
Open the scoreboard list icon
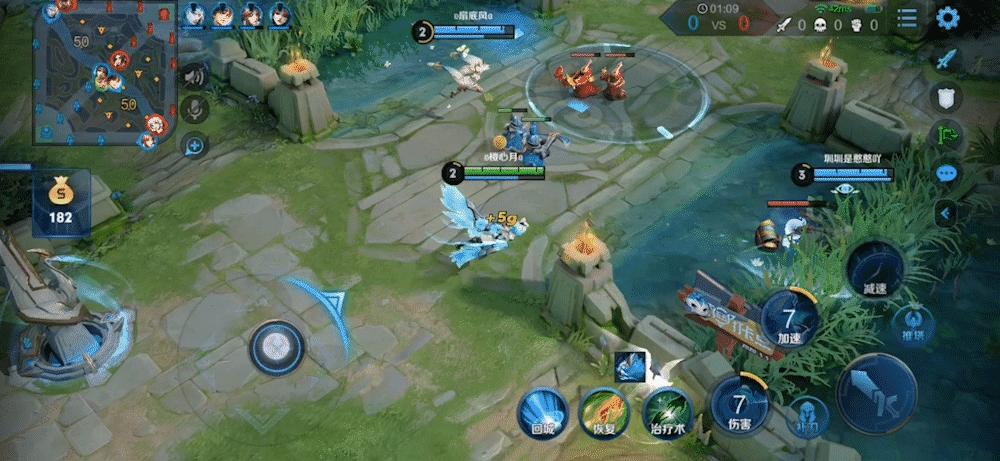907,18
